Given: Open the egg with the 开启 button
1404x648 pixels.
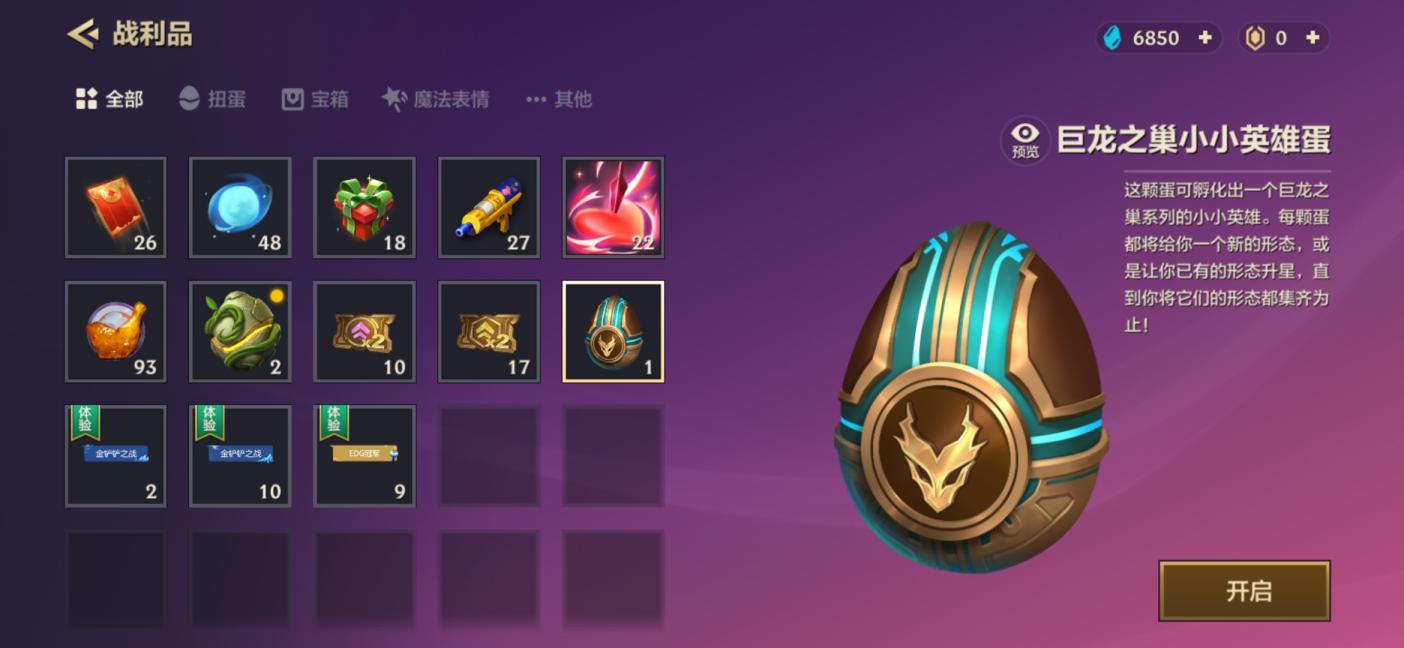Looking at the screenshot, I should 1244,590.
